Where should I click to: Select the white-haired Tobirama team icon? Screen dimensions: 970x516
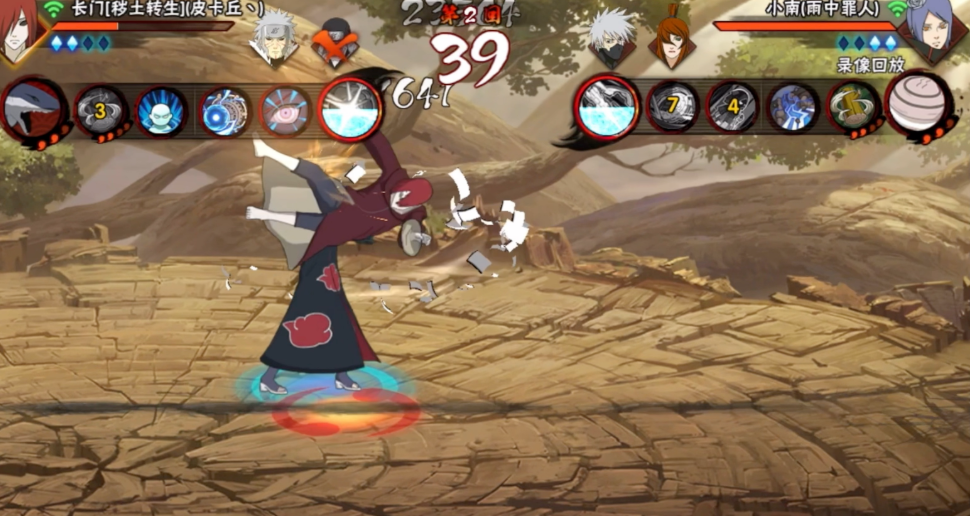tap(272, 39)
